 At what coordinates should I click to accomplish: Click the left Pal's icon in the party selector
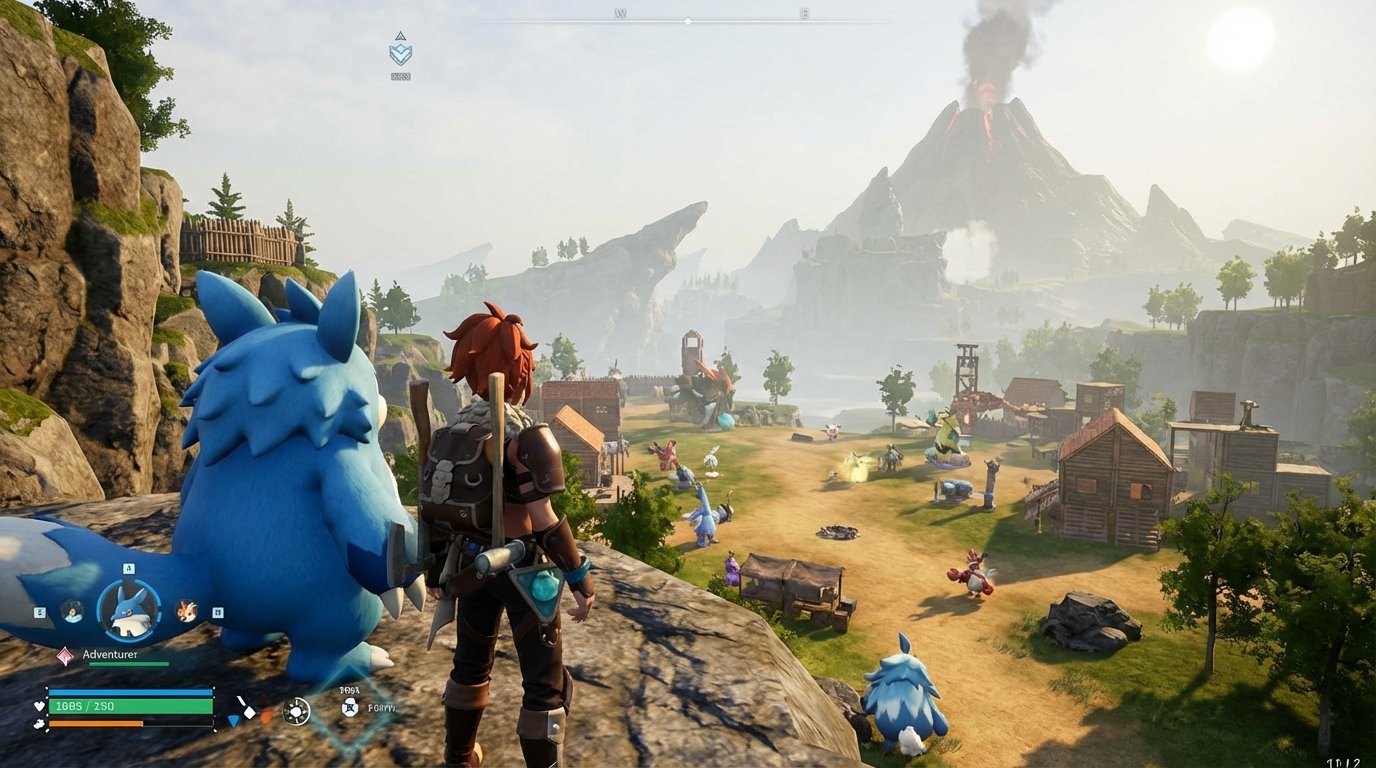(x=72, y=611)
